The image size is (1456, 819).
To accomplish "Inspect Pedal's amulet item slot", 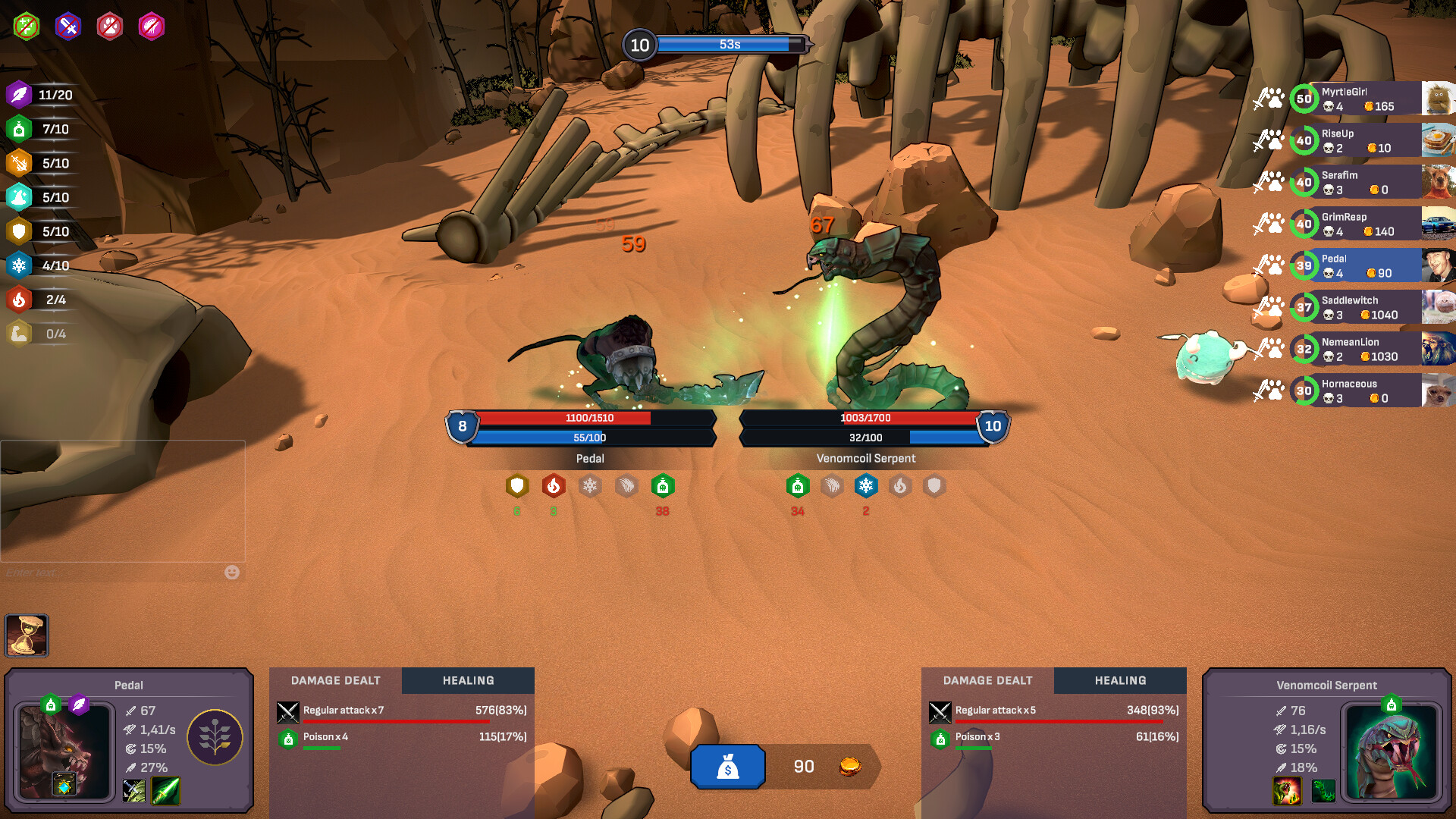I will tap(64, 785).
